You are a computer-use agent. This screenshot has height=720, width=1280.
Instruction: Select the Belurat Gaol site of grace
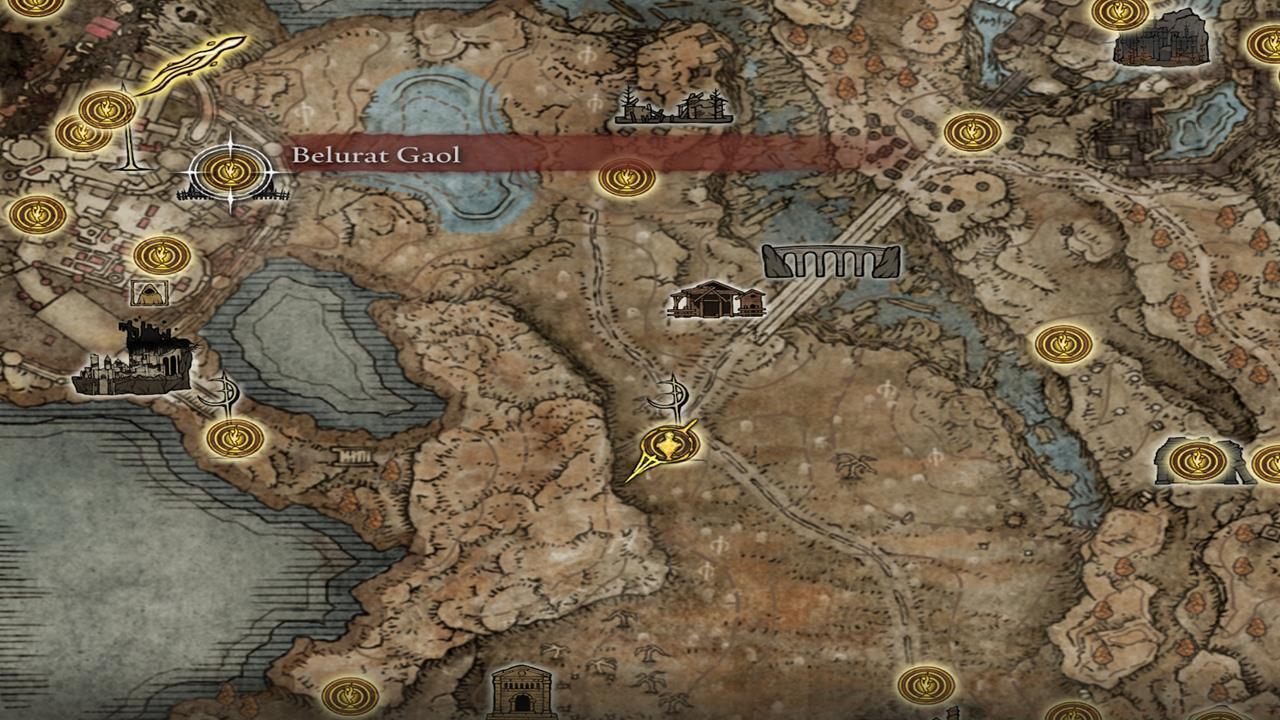(x=232, y=172)
